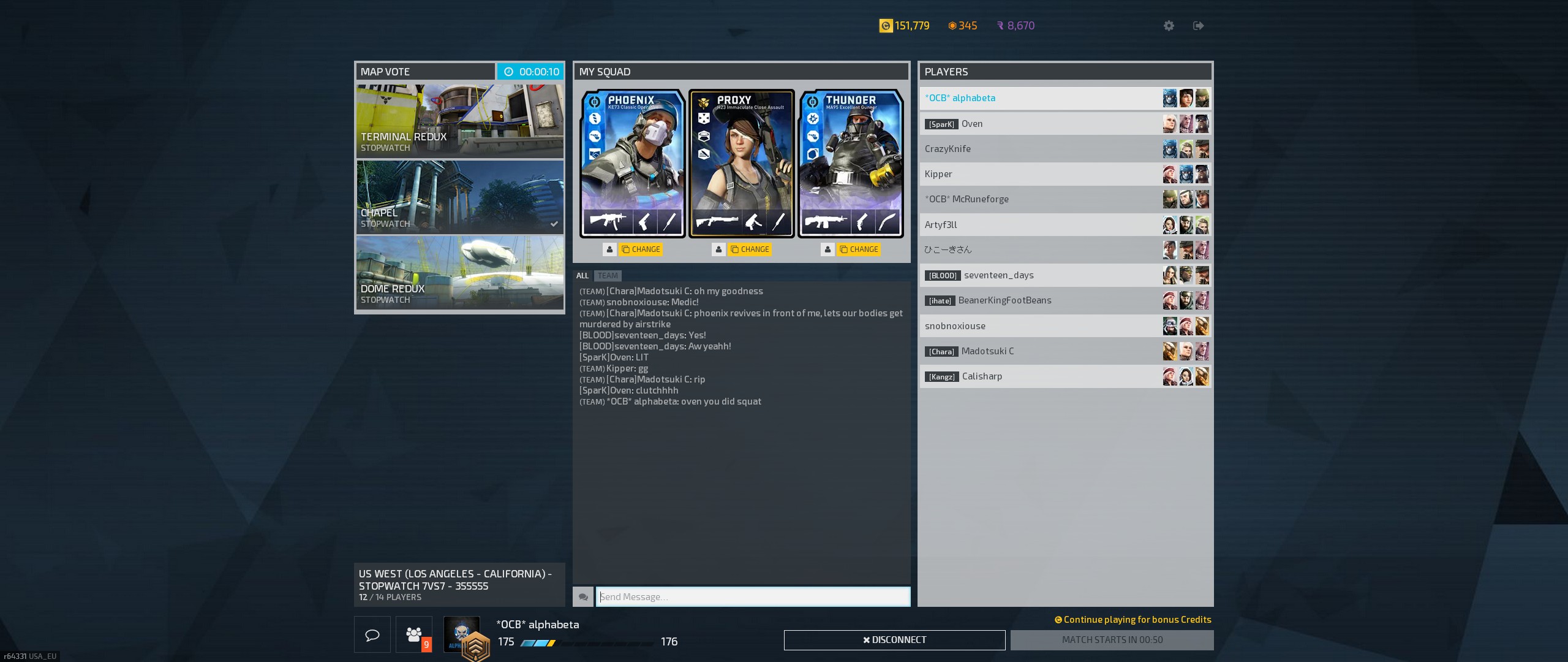Vote for the Terminal Redux map

click(459, 121)
